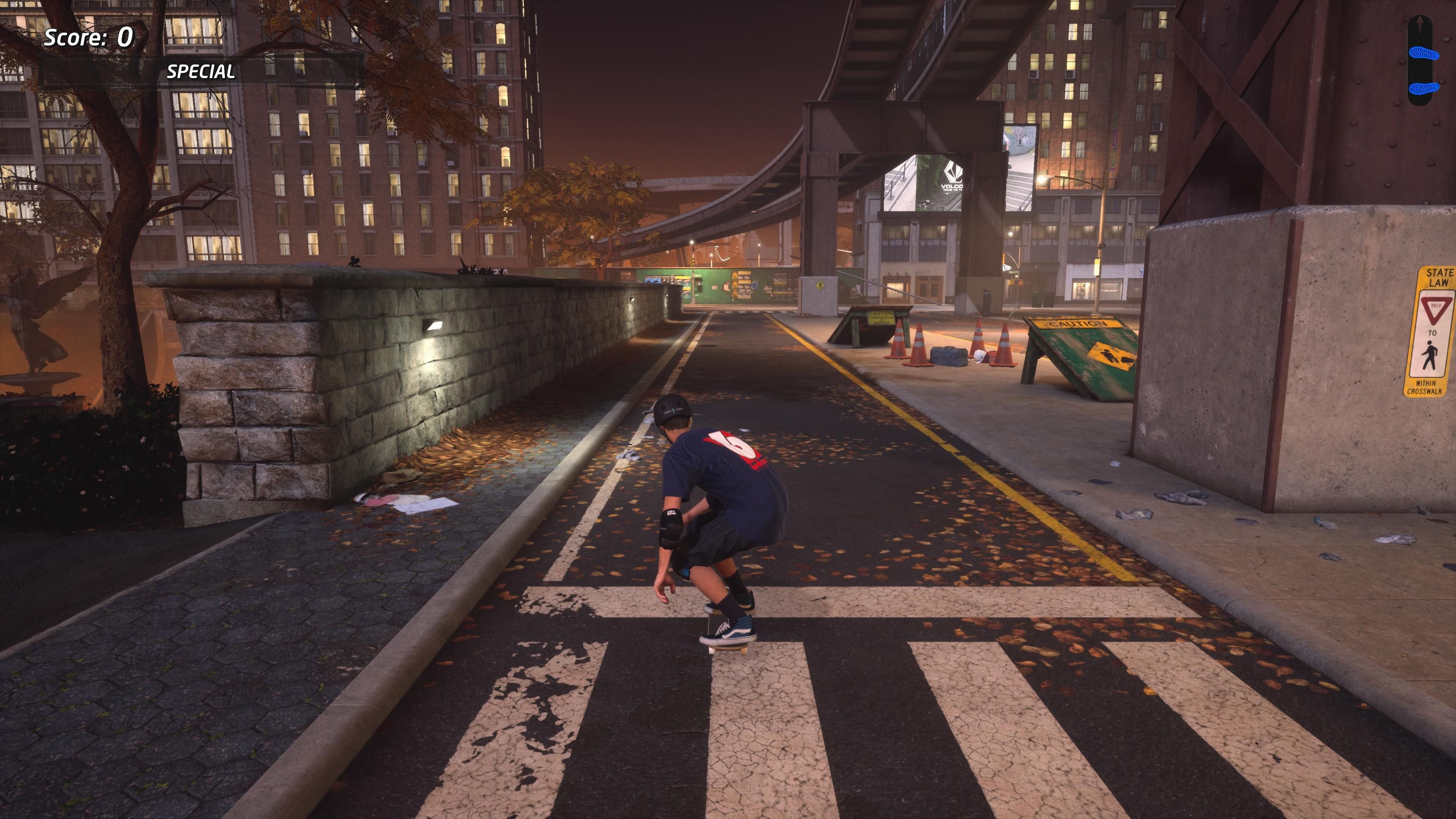The height and width of the screenshot is (819, 1456).
Task: Click the toolbox beside the traffic cones
Action: (949, 356)
